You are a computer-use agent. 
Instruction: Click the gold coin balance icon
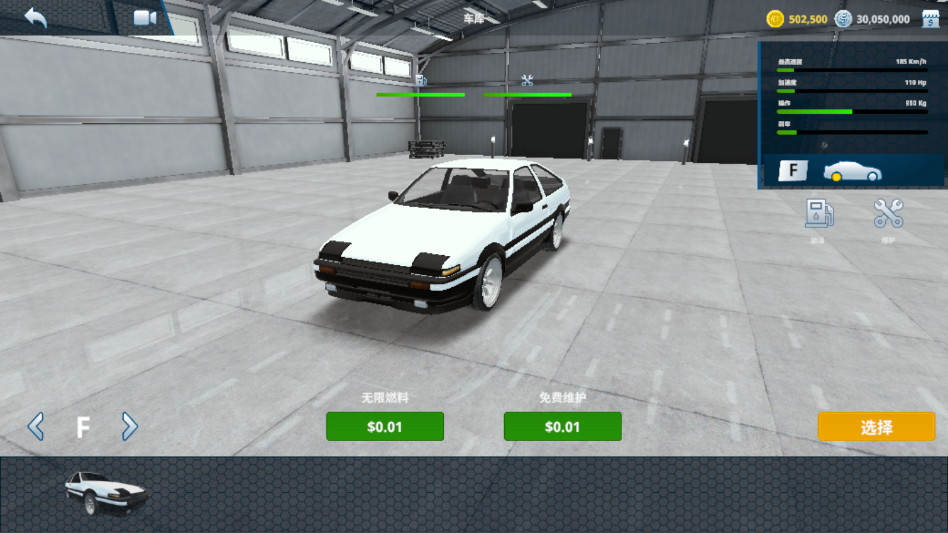point(775,18)
